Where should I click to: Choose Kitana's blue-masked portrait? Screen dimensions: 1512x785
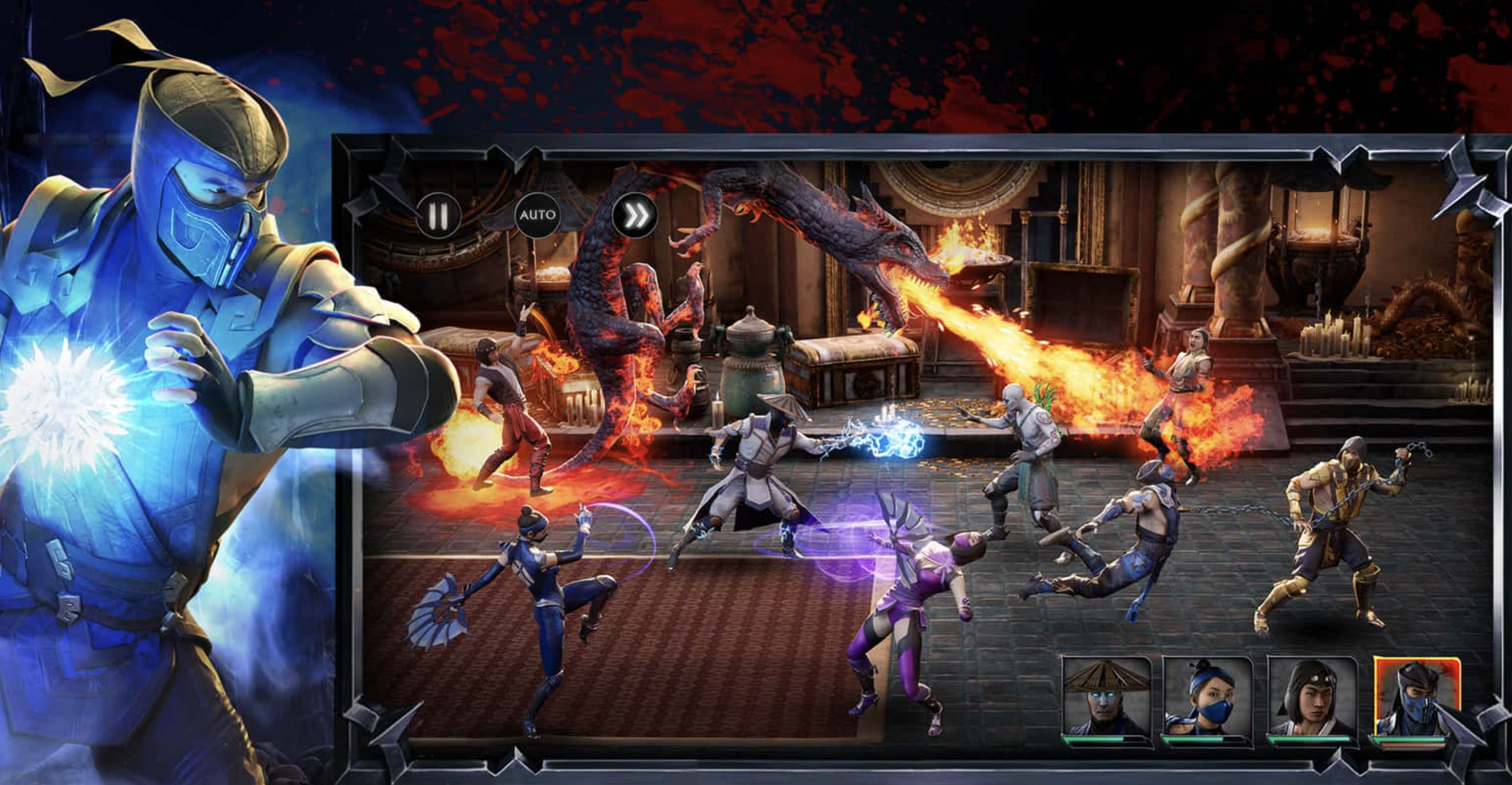click(1207, 698)
